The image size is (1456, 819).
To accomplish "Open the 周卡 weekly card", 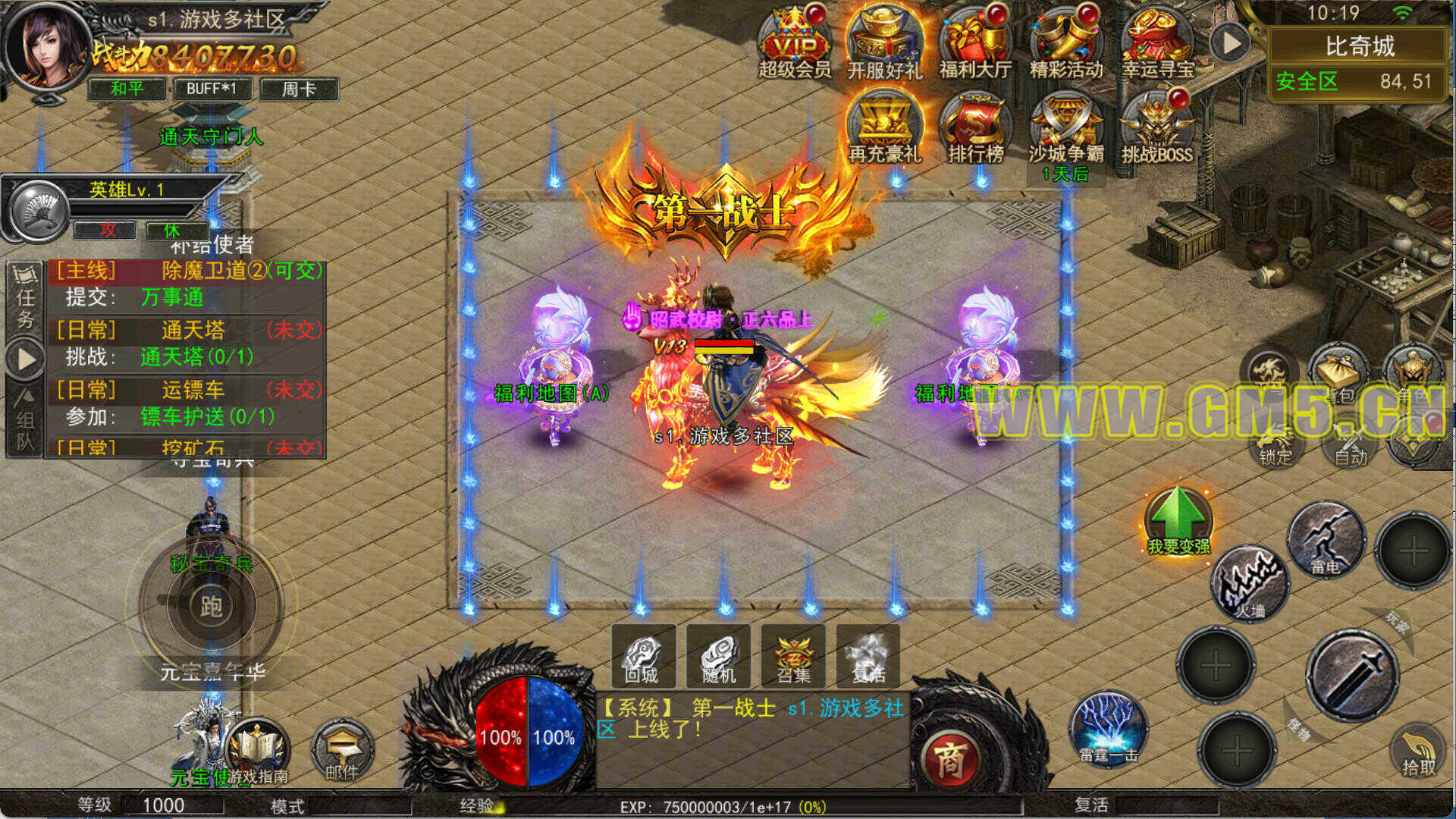I will point(299,89).
